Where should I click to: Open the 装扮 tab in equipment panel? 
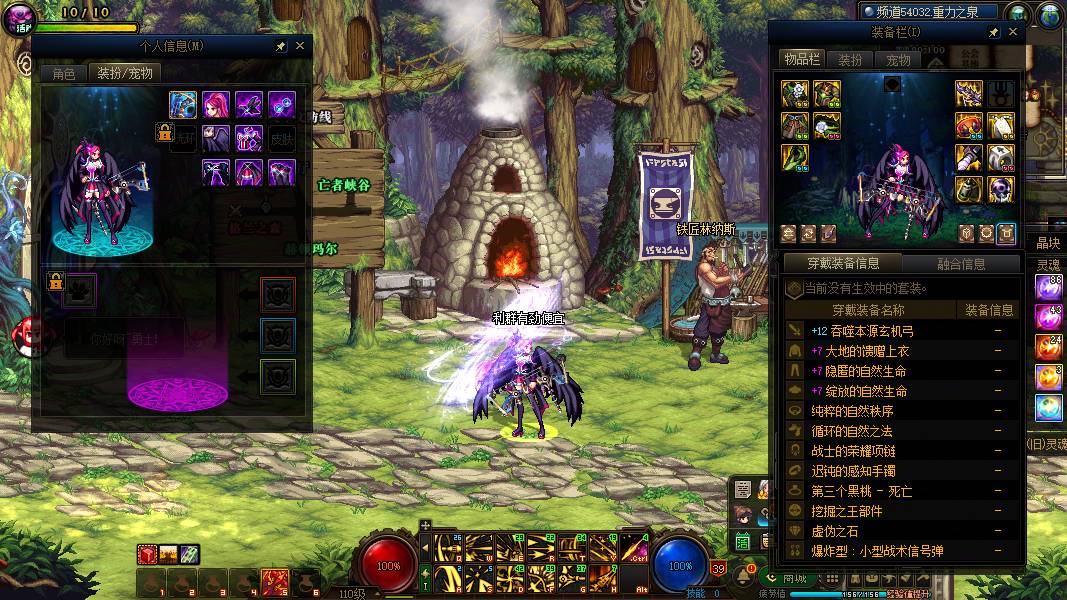click(x=850, y=60)
